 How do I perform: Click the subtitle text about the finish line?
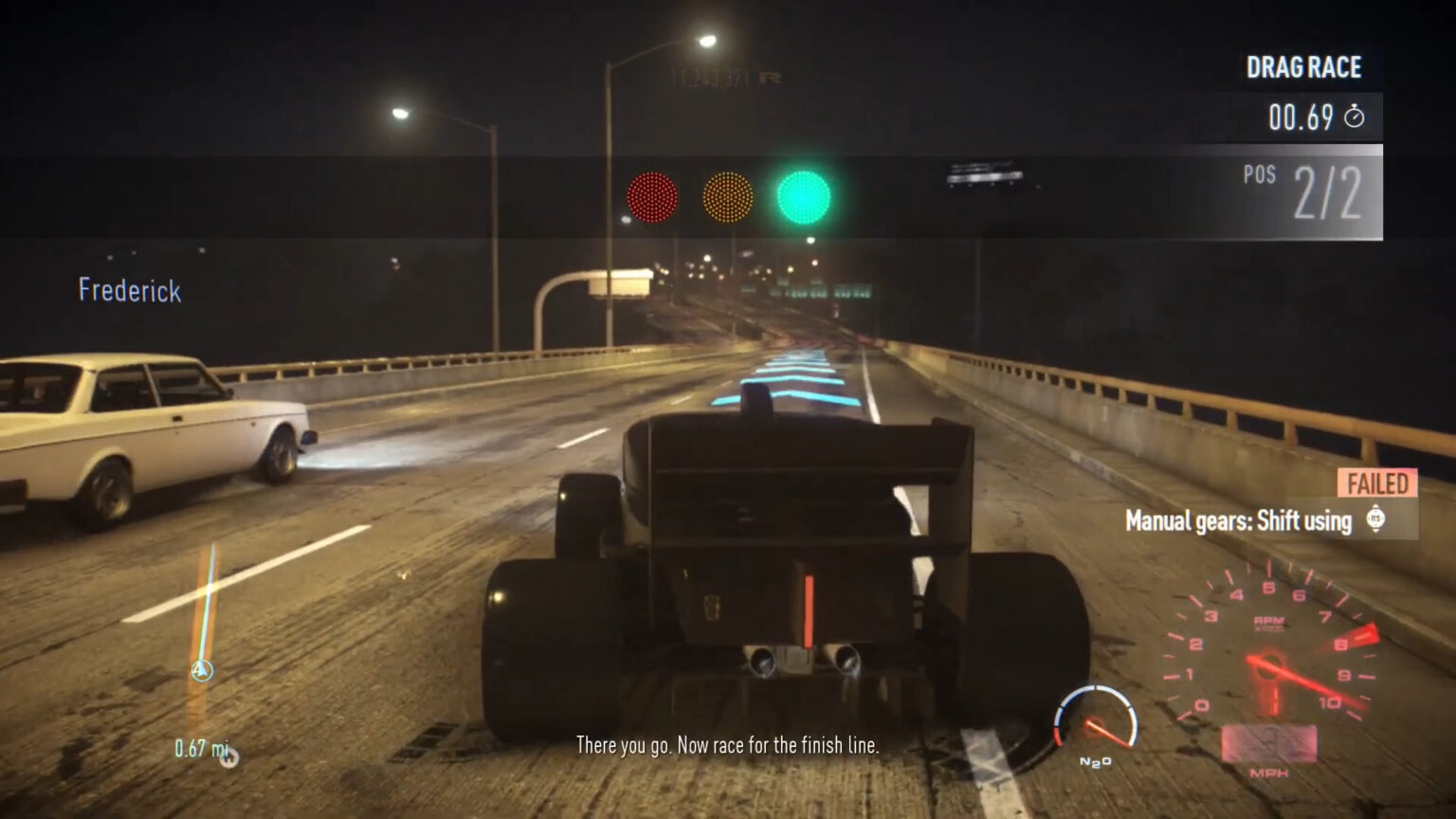727,747
